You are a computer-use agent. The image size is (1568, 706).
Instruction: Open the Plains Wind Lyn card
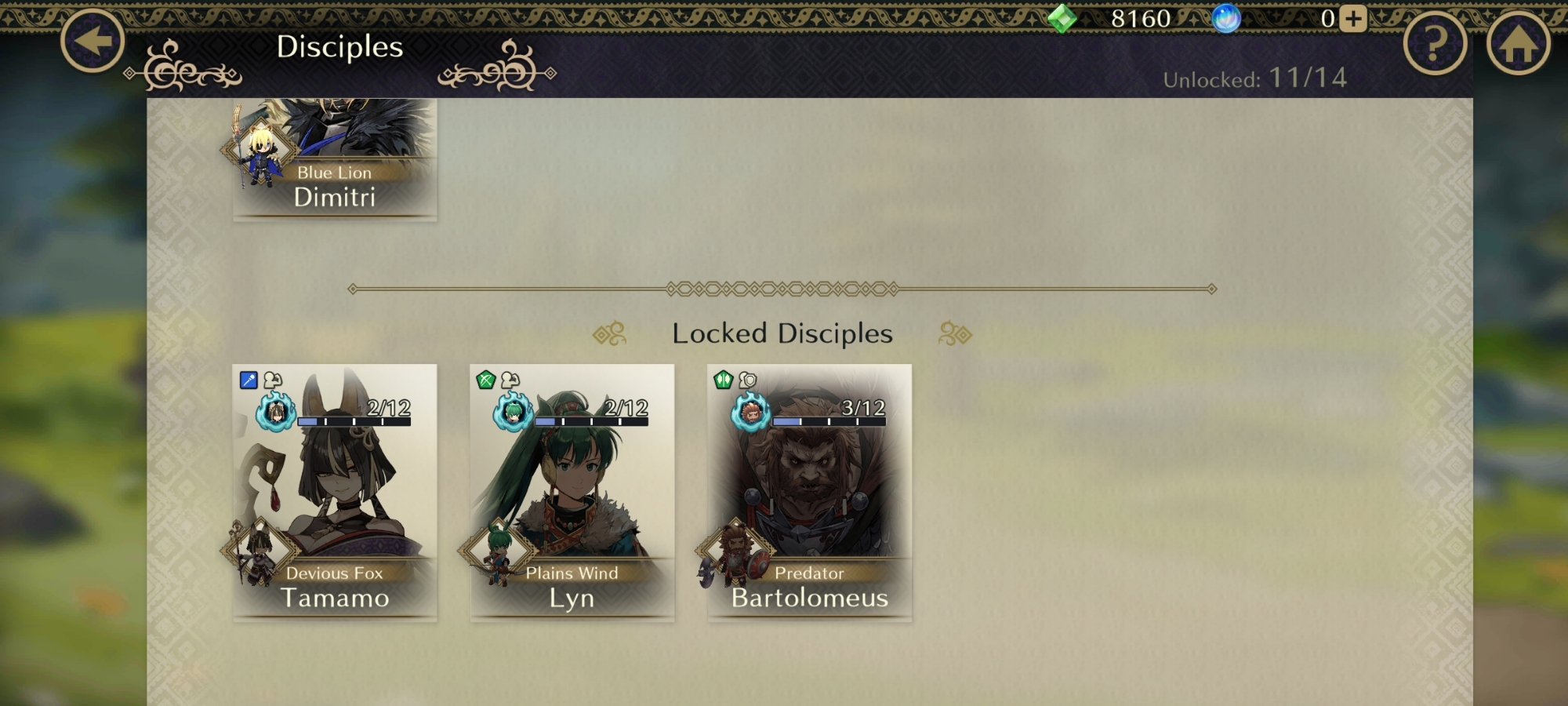click(572, 492)
